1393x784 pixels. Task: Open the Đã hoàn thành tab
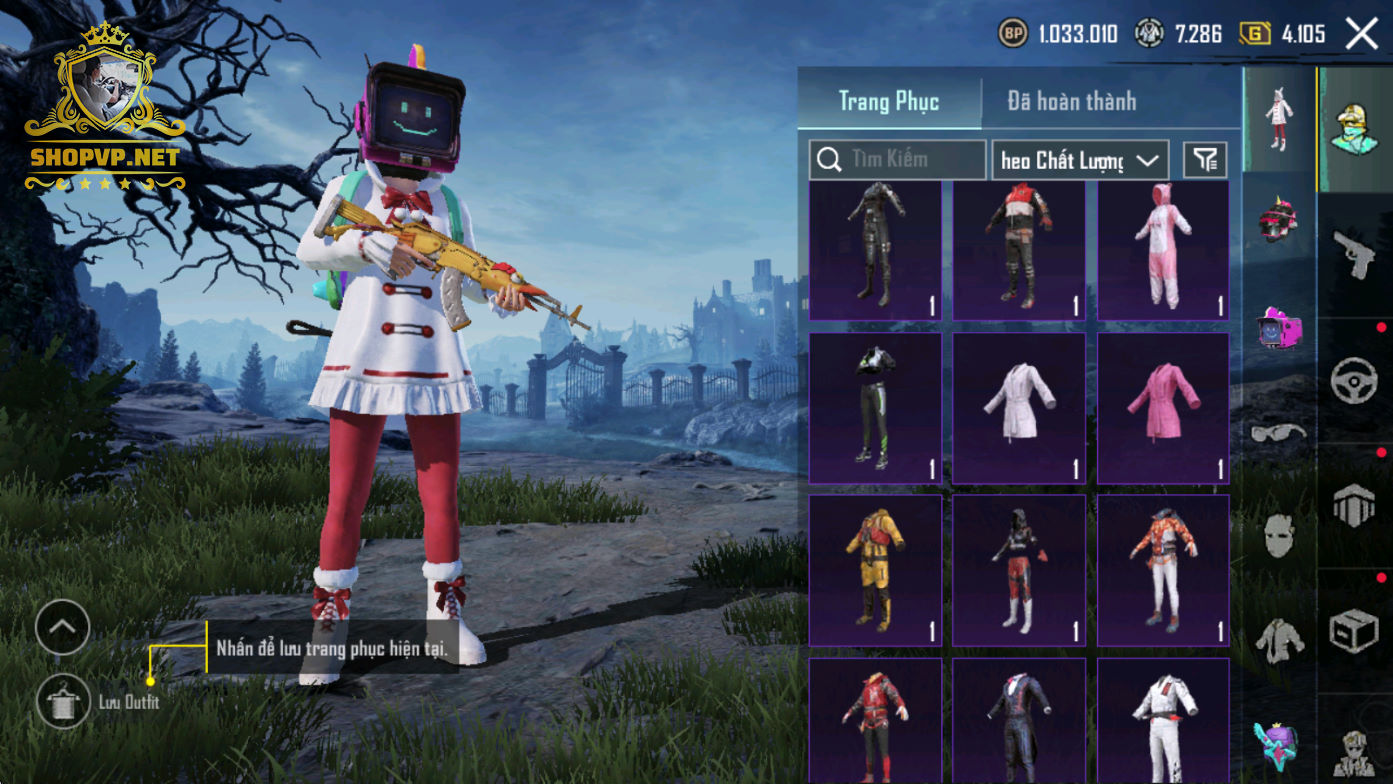(x=1071, y=101)
